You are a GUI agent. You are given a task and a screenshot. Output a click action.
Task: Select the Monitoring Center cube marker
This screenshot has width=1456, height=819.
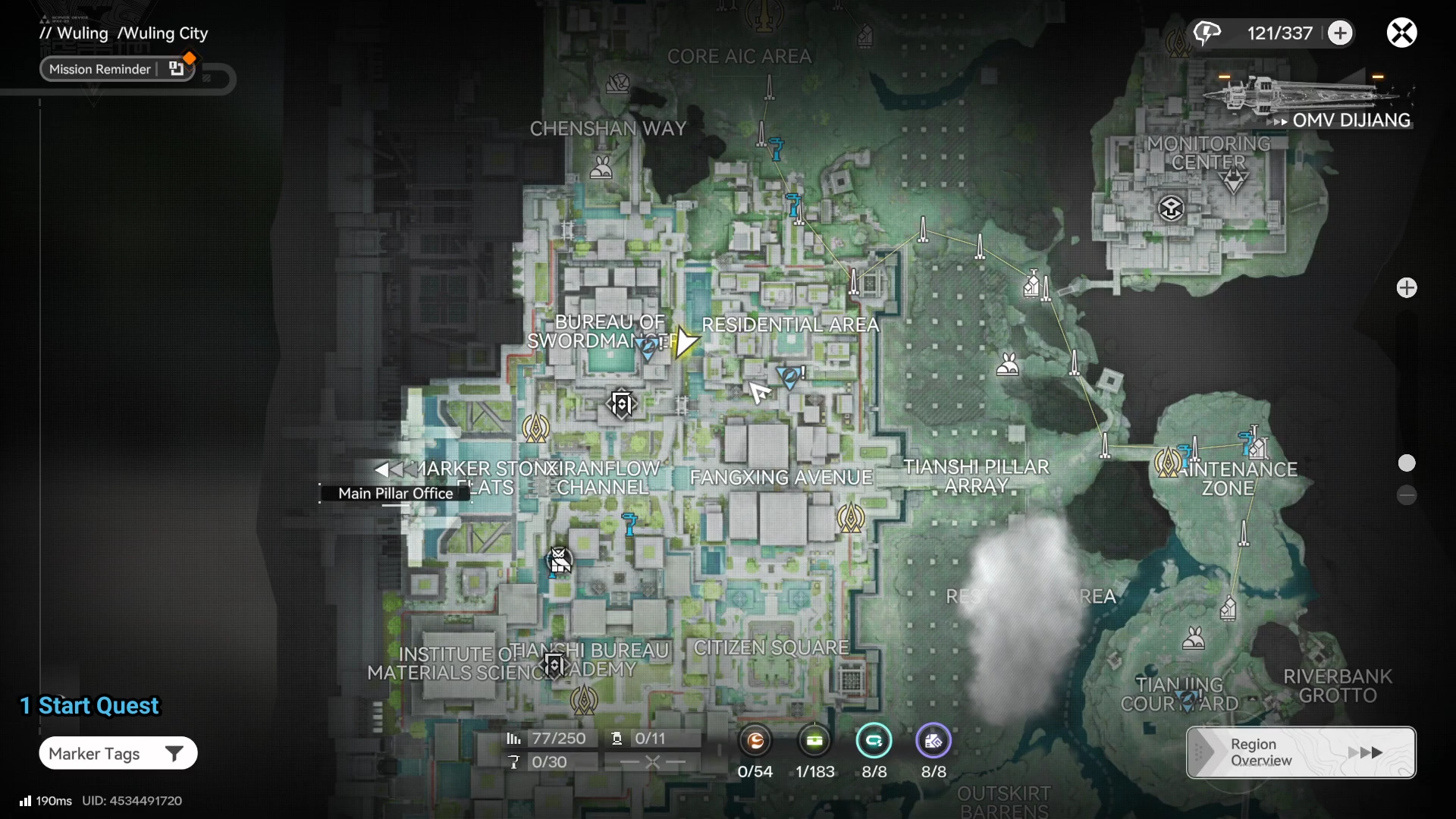click(1171, 208)
